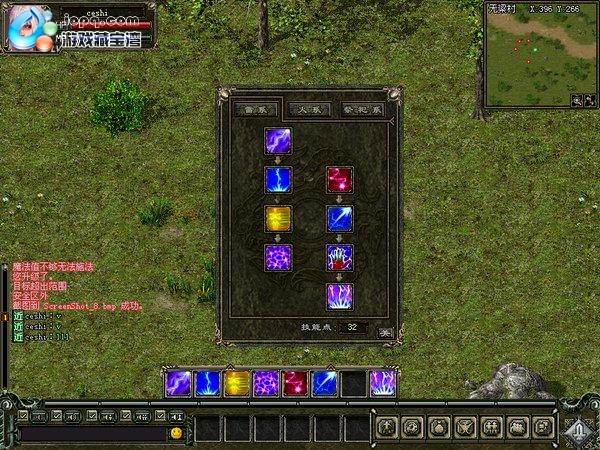Activate the first purple lightning hotbar skill
This screenshot has width=600, height=450.
pyautogui.click(x=179, y=383)
